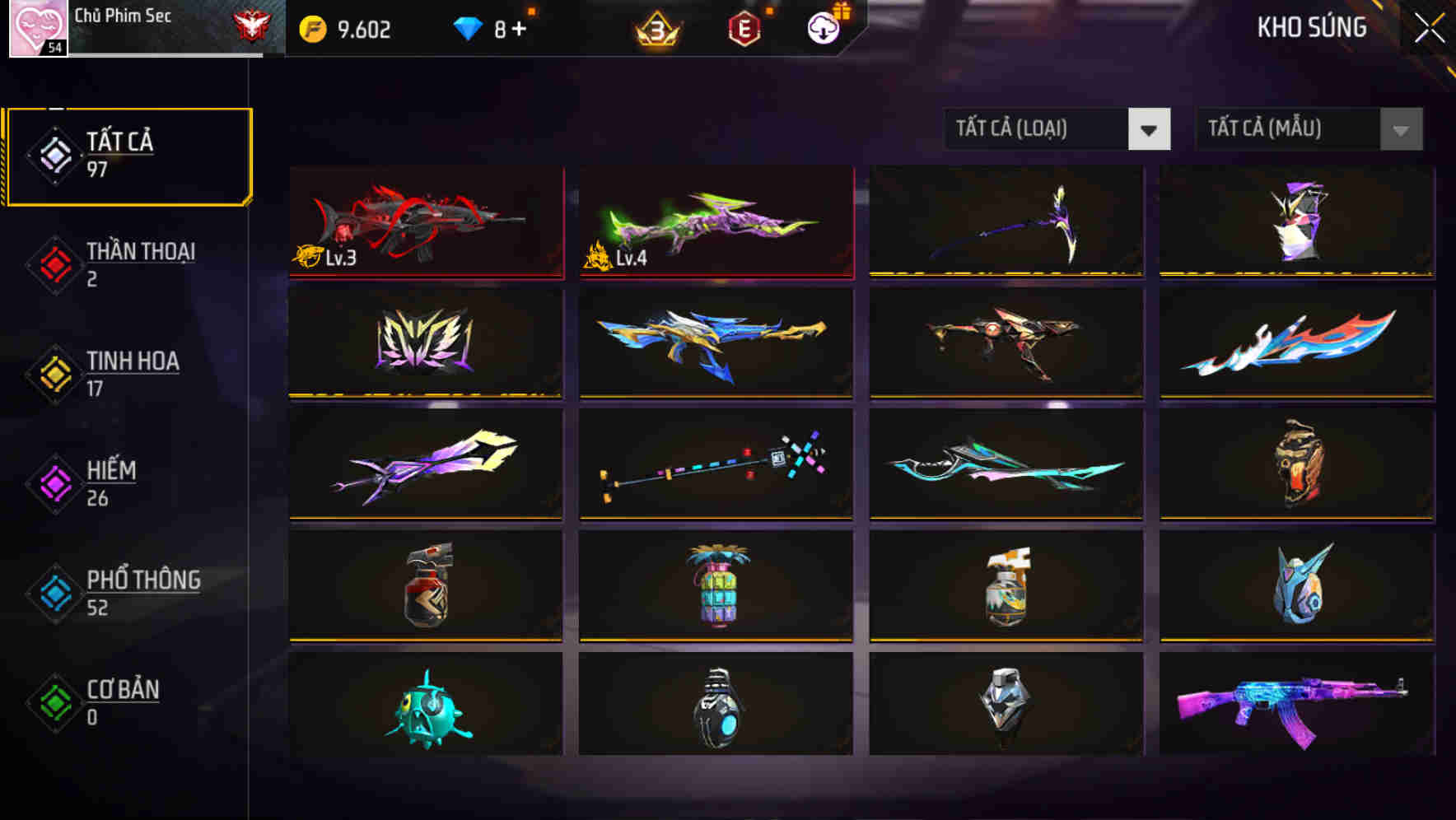
Task: Open the level 3 crown badge
Action: point(656,30)
